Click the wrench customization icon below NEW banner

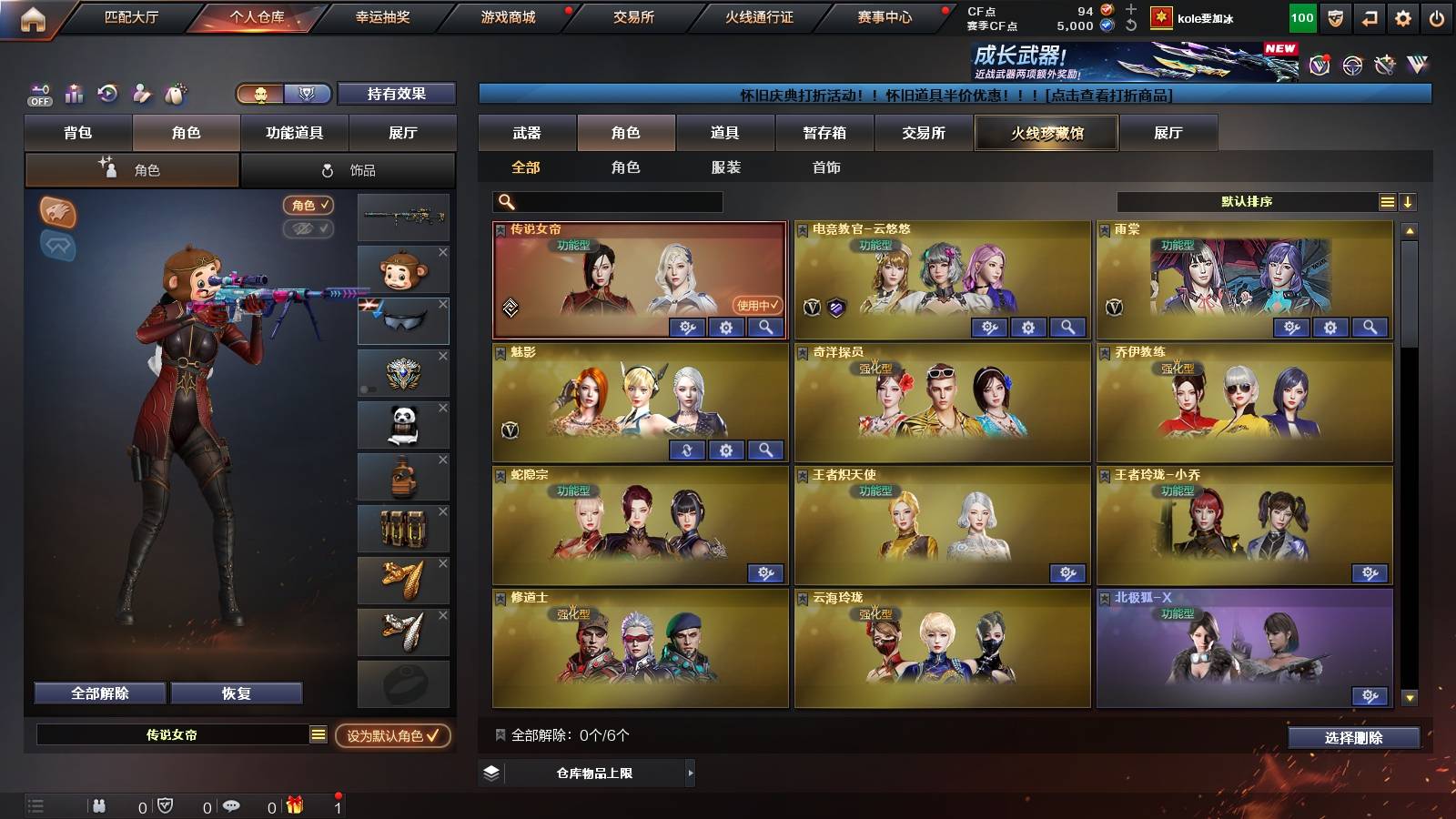tap(1385, 64)
